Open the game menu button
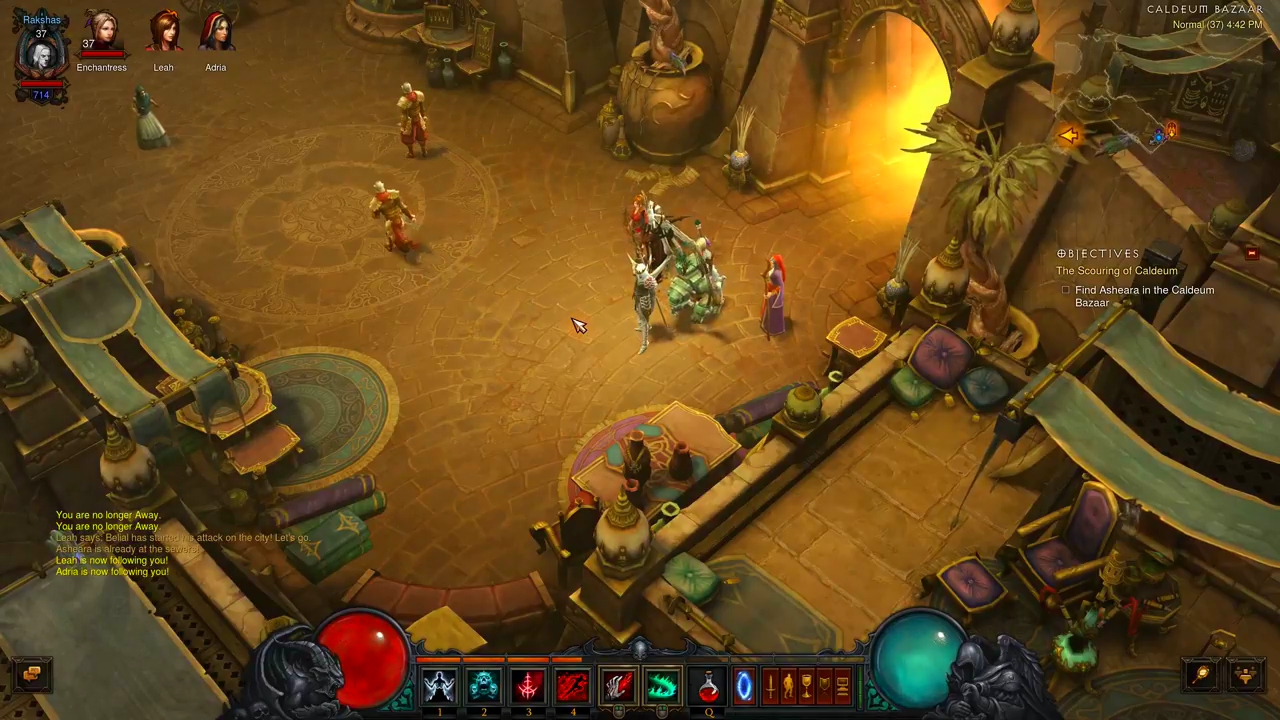1280x720 pixels. pyautogui.click(x=842, y=686)
